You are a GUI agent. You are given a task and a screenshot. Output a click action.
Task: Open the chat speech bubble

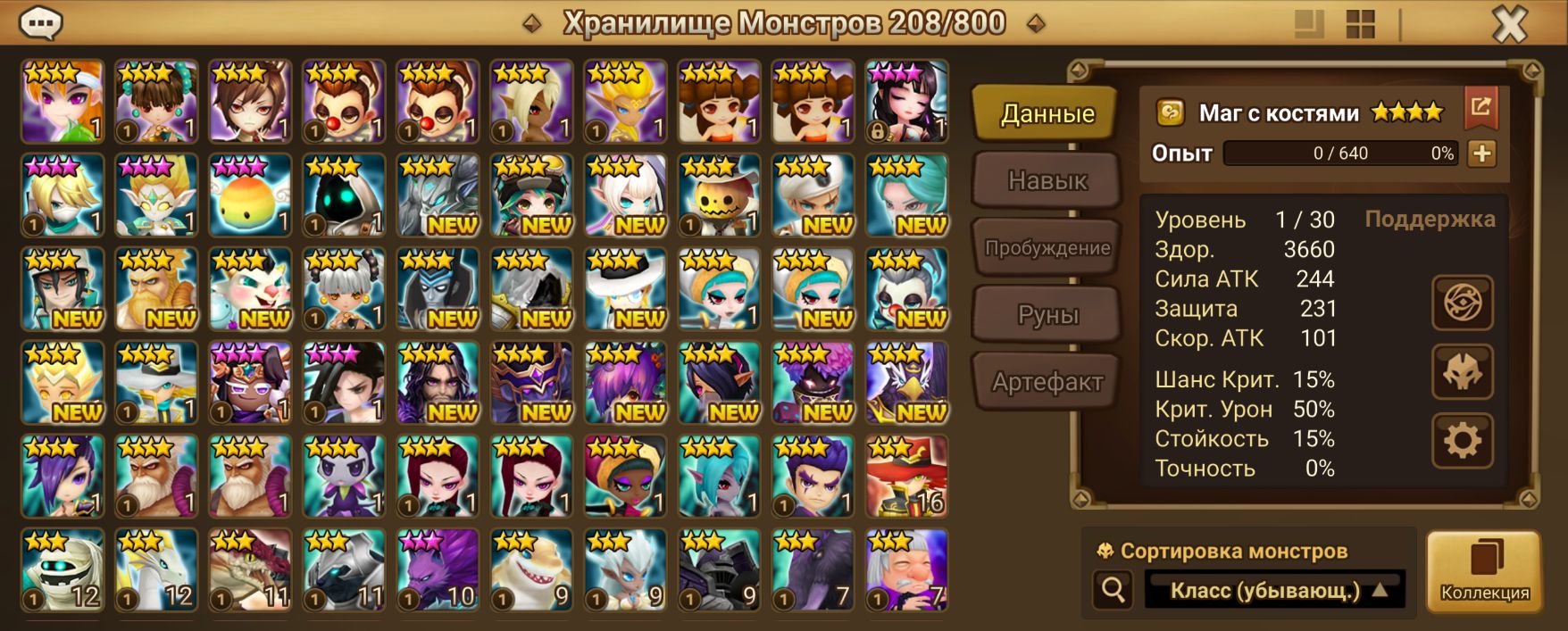click(x=40, y=22)
